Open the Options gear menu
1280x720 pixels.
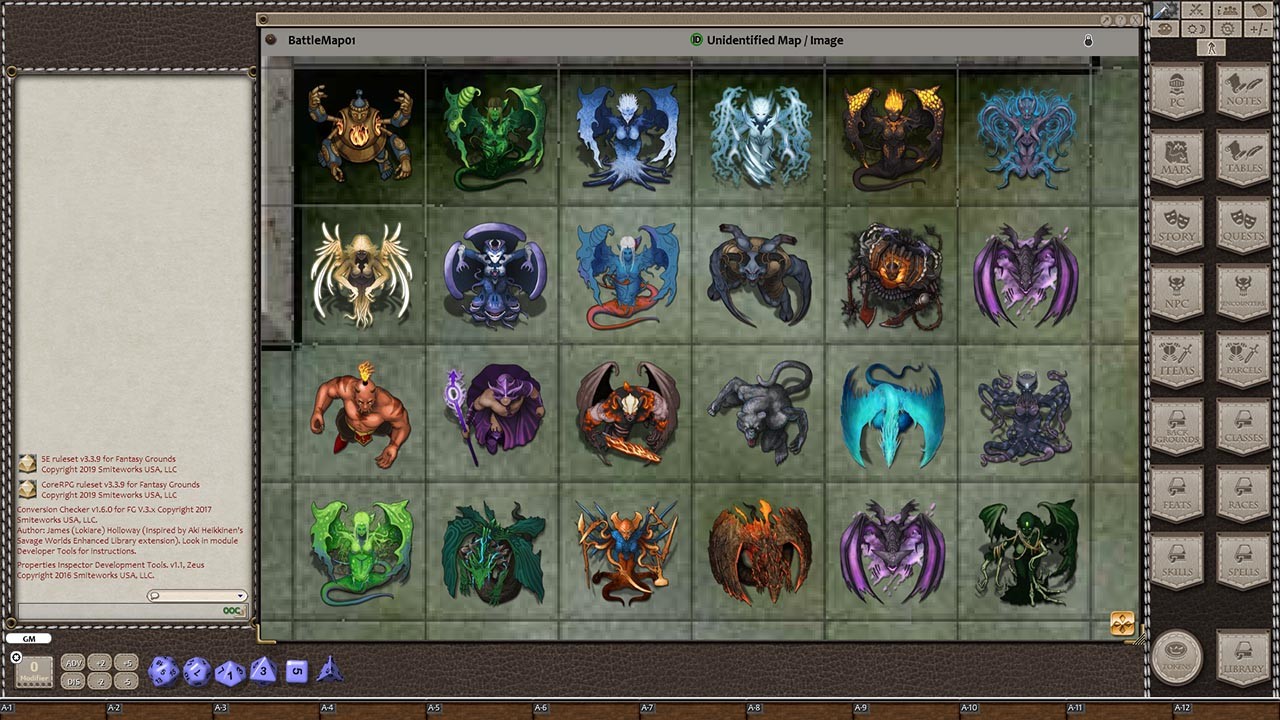coord(1226,28)
